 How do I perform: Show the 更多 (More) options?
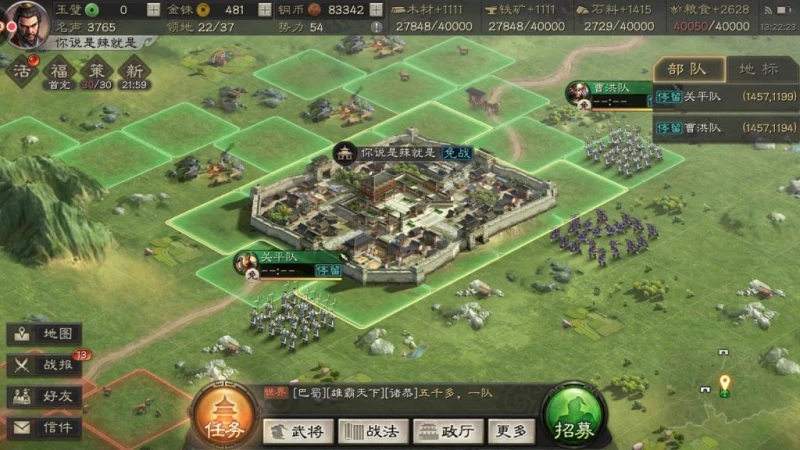pyautogui.click(x=510, y=431)
